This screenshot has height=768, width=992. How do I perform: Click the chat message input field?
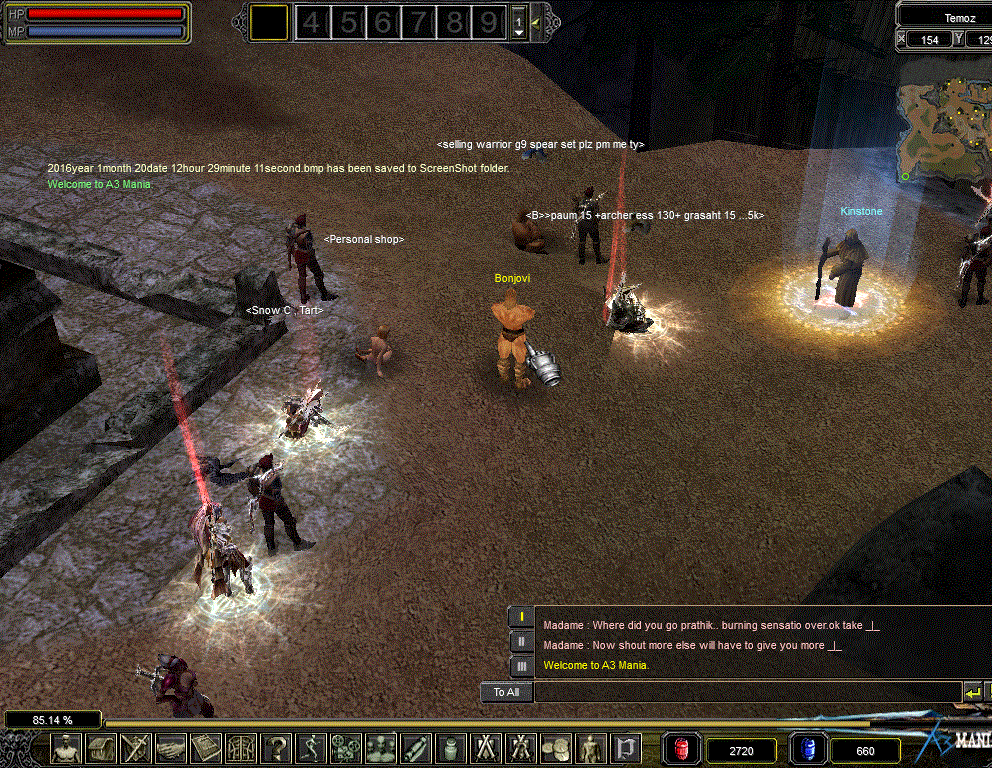tap(746, 692)
